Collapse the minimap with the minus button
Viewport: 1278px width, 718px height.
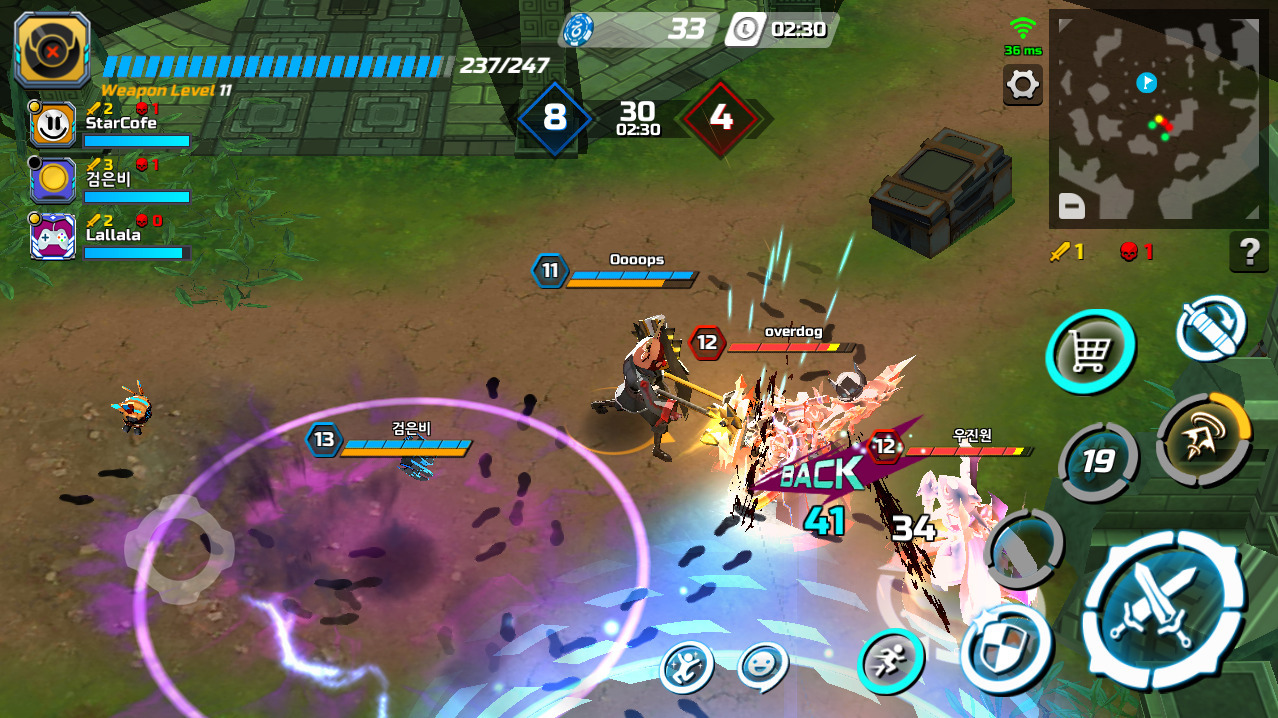click(1071, 206)
